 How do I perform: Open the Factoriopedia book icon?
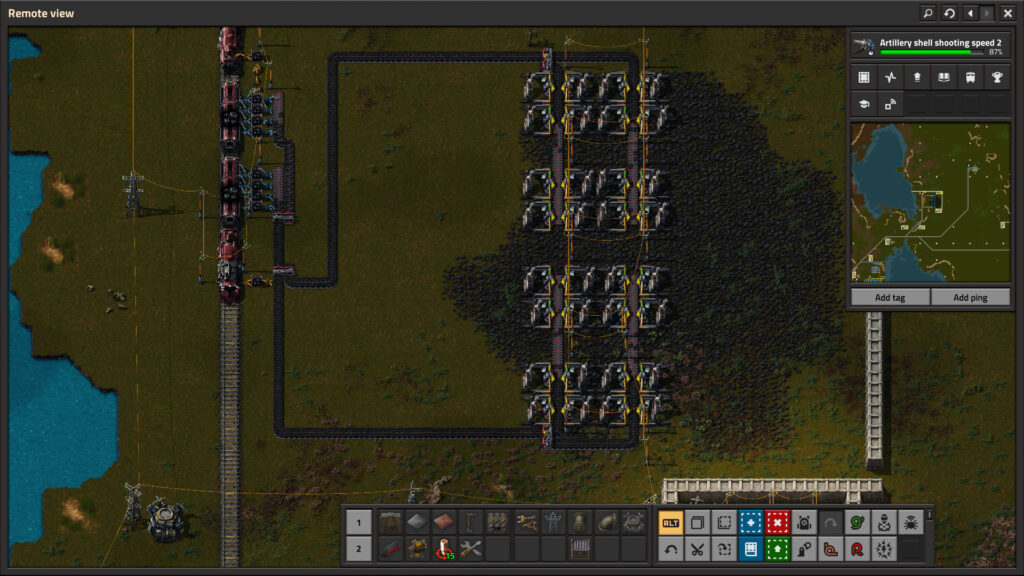[x=943, y=77]
